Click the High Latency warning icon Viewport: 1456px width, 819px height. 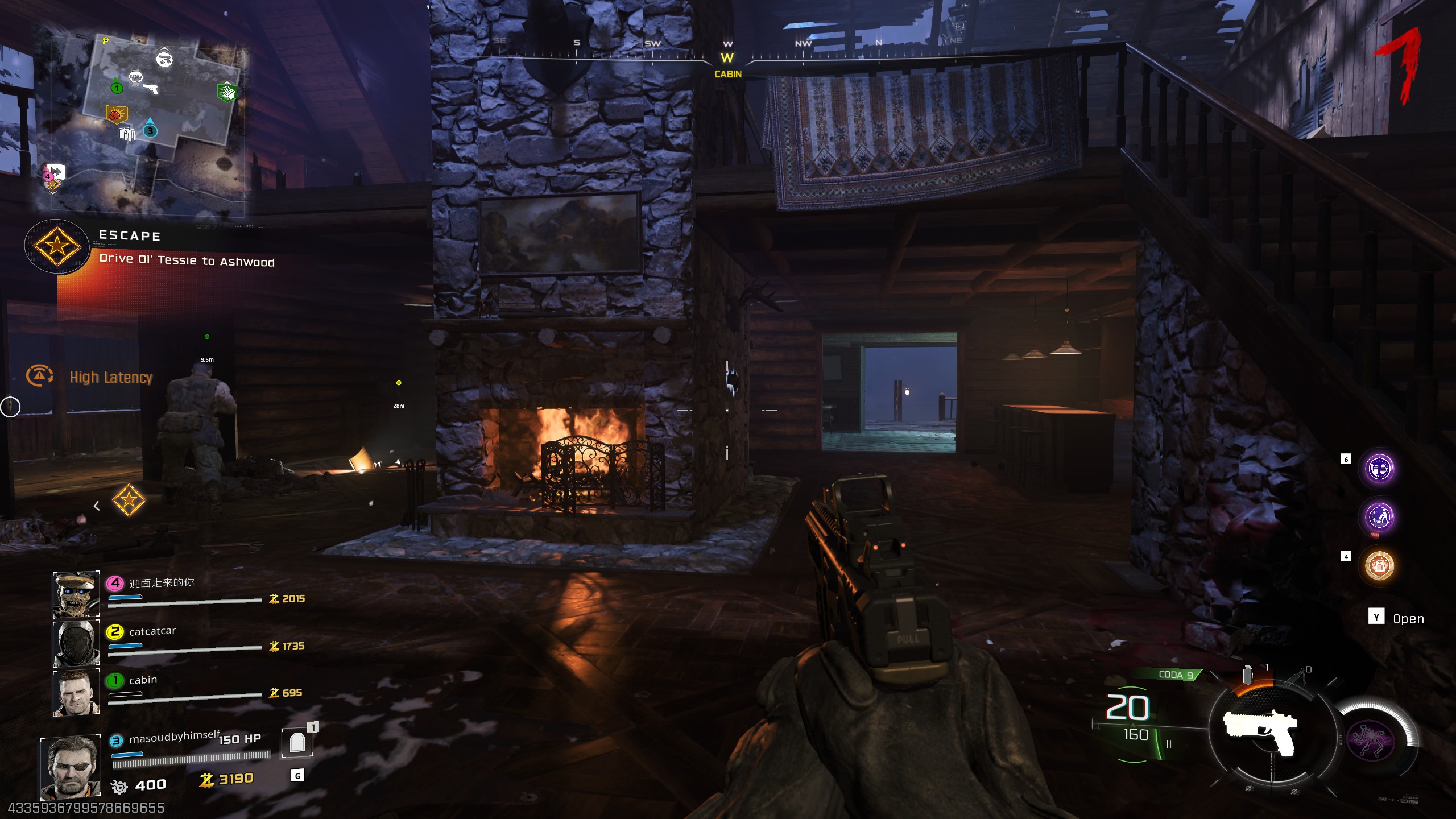[39, 376]
